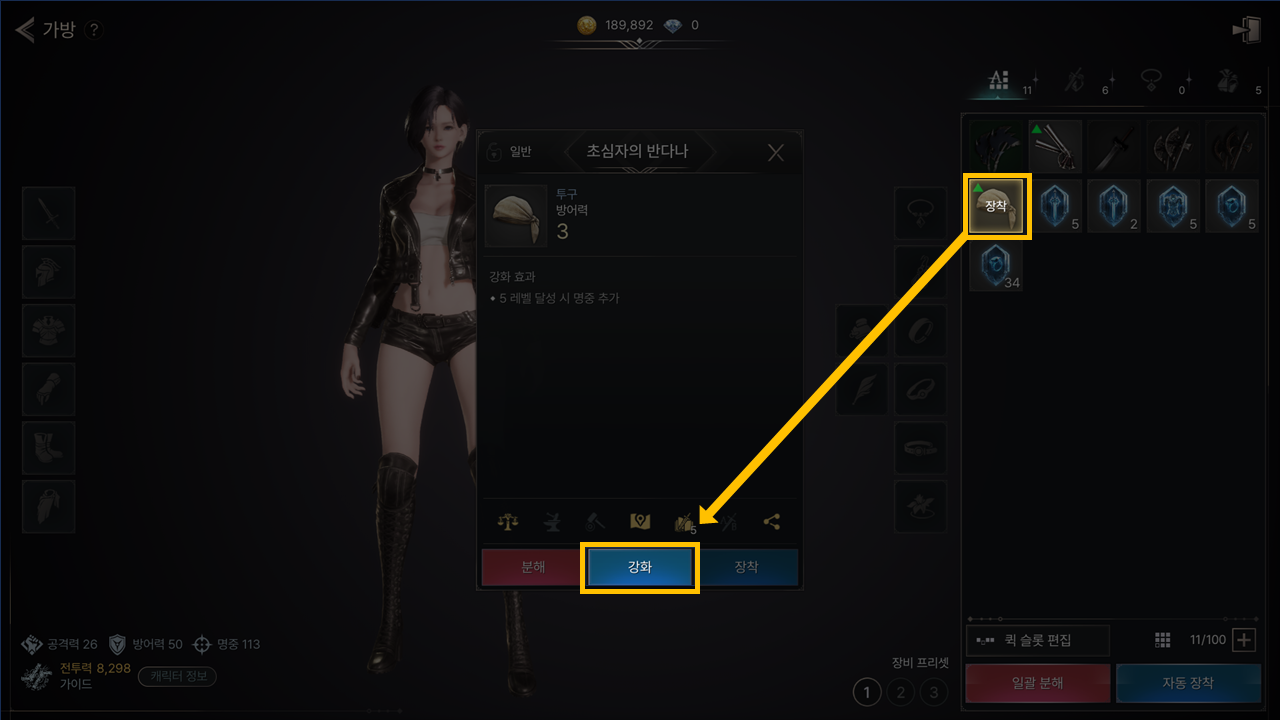Switch to the accessories necklace tab
This screenshot has width=1280, height=720.
[1152, 81]
